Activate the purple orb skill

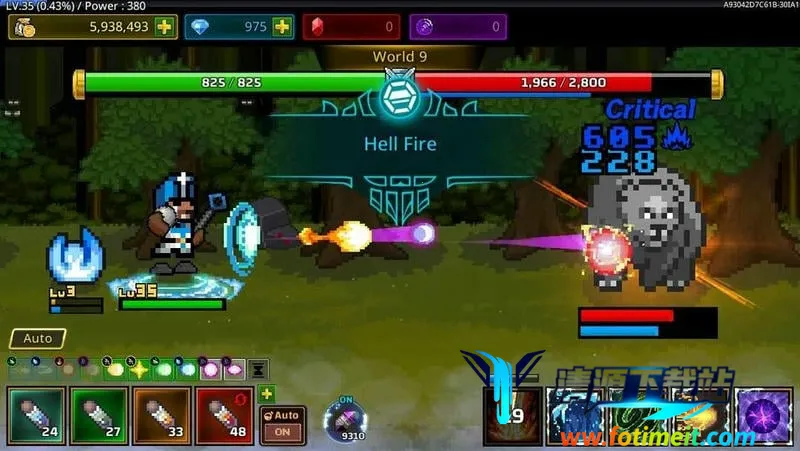click(764, 415)
